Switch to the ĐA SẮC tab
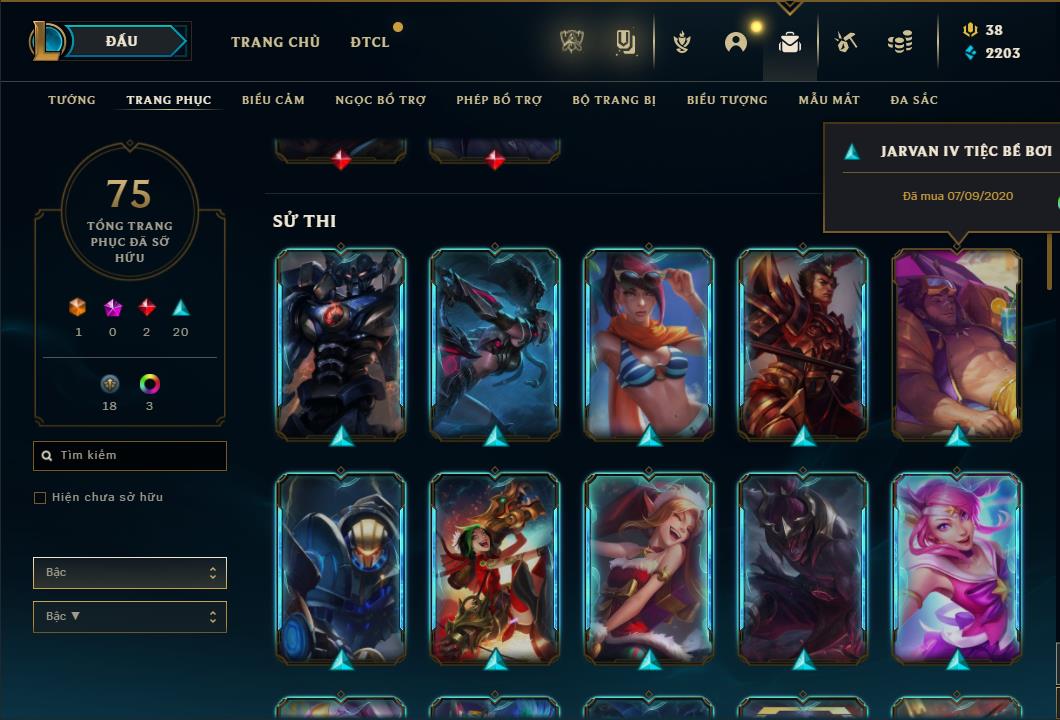The image size is (1060, 720). pyautogui.click(x=914, y=100)
